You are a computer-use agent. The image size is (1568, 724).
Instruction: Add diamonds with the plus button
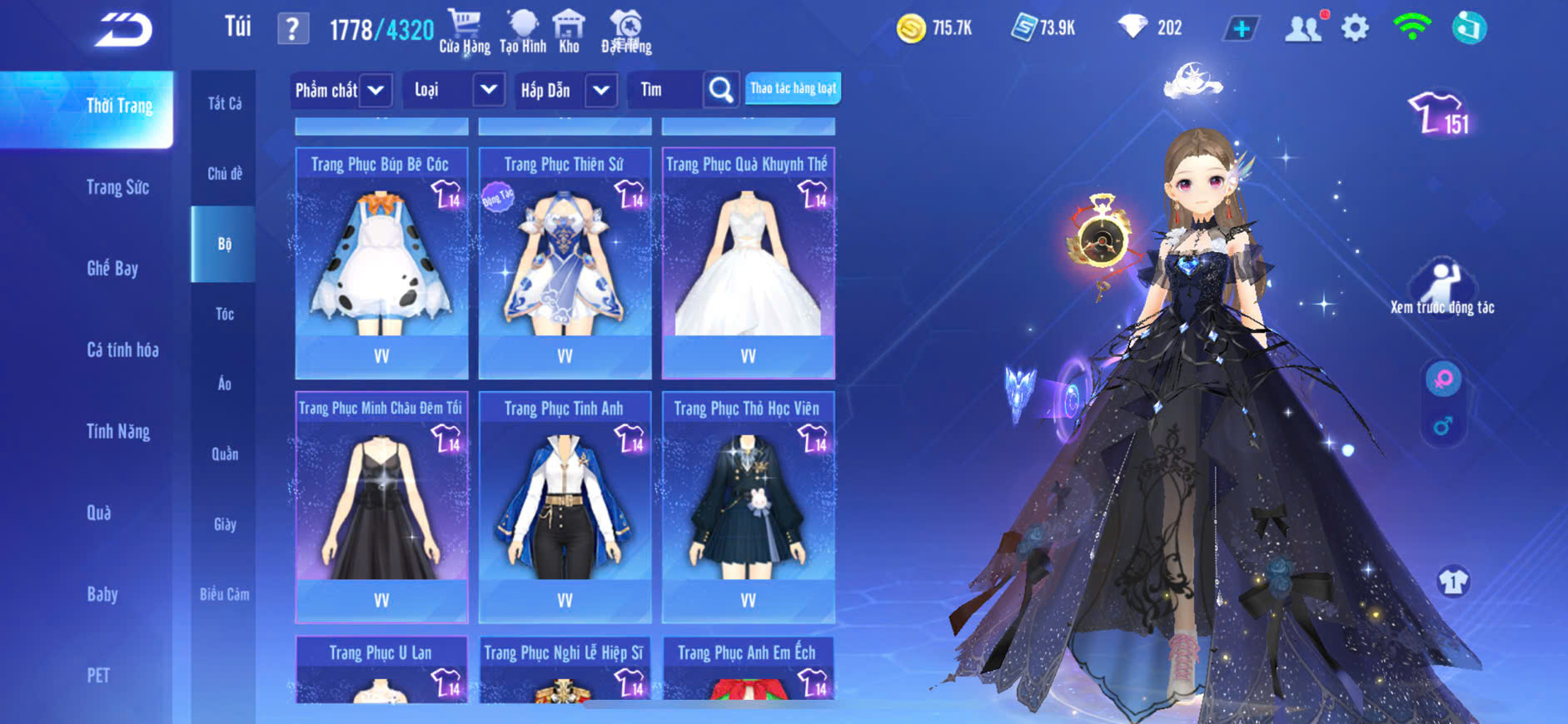[x=1241, y=28]
